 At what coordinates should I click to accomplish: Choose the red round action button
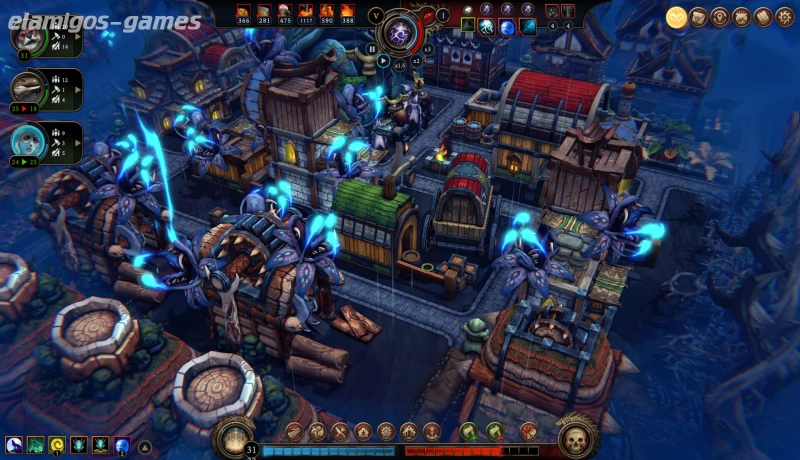(529, 432)
